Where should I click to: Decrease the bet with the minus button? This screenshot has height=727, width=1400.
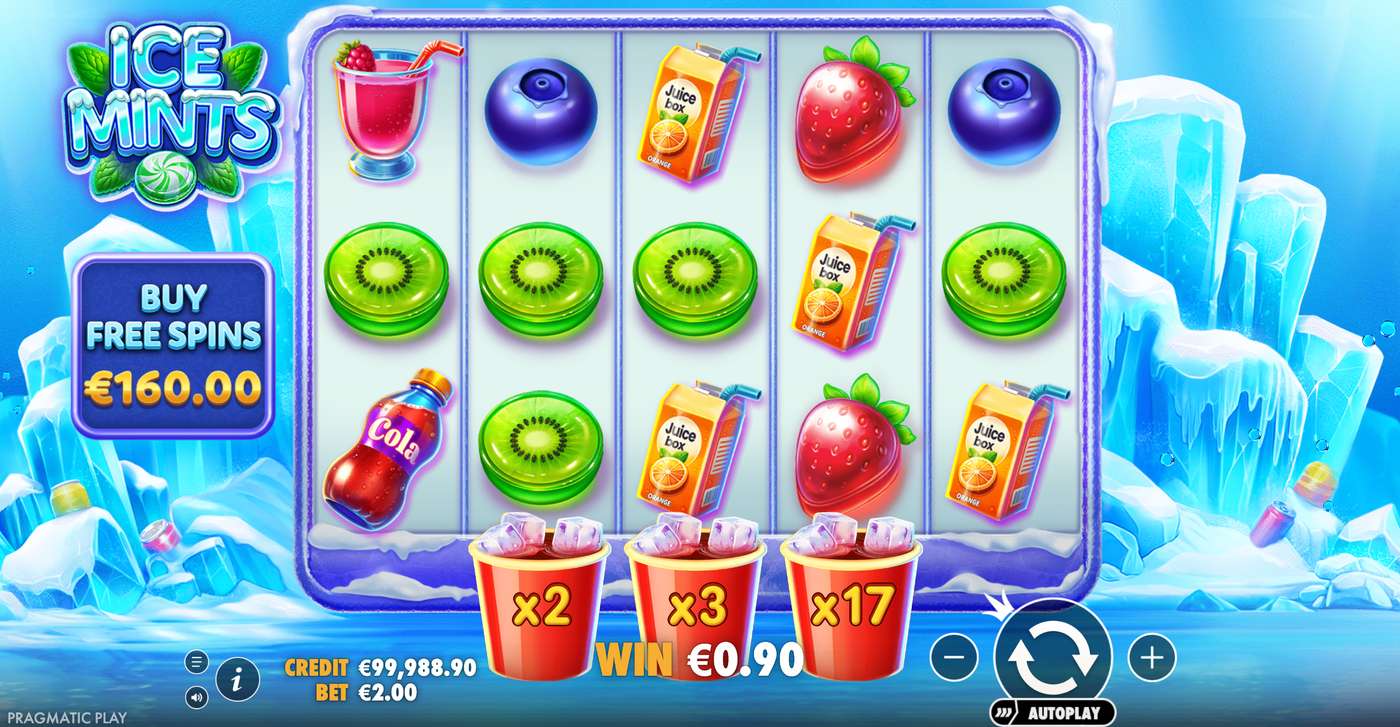tap(956, 657)
